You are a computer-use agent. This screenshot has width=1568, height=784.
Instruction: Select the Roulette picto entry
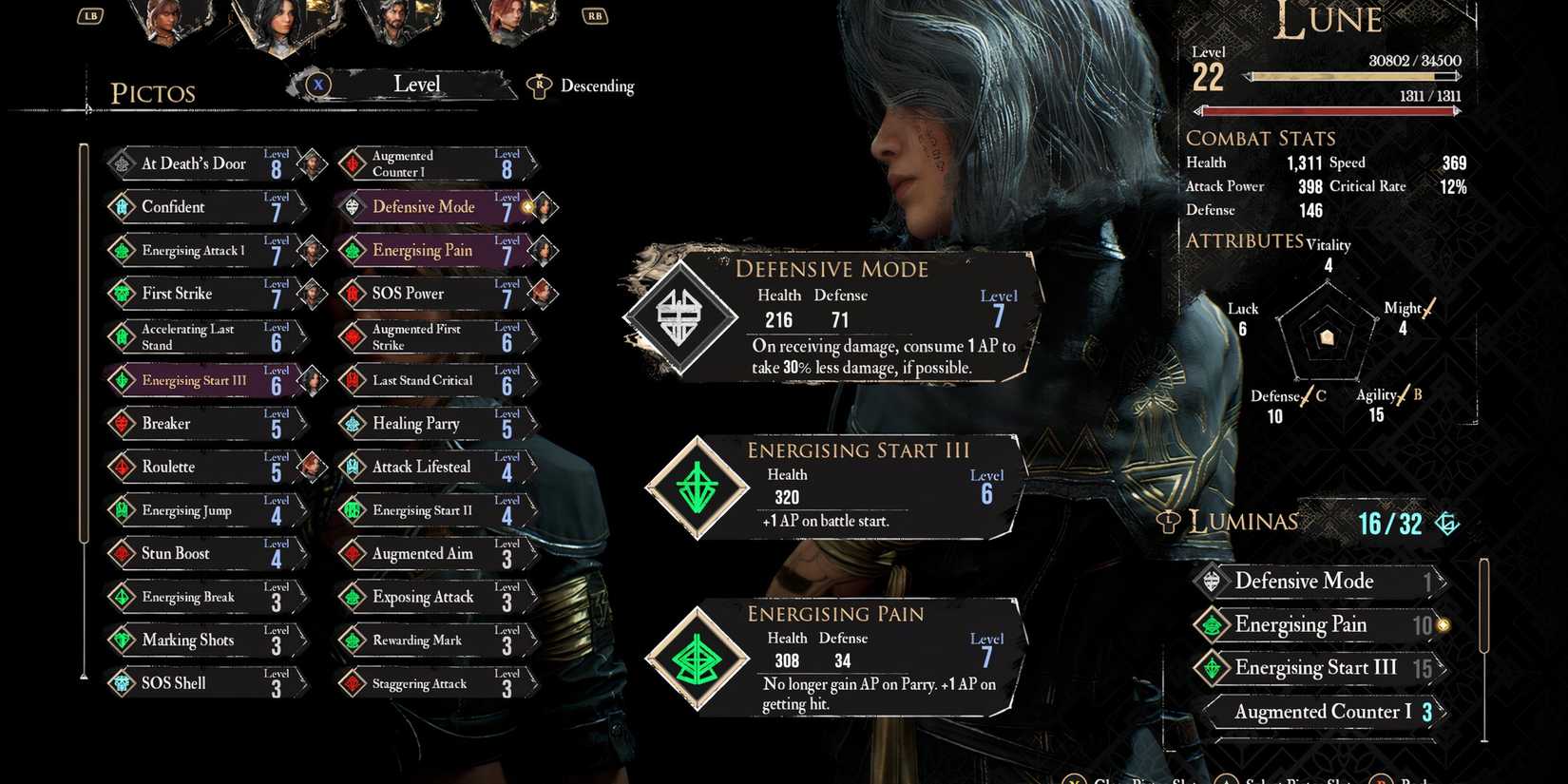tap(121, 467)
